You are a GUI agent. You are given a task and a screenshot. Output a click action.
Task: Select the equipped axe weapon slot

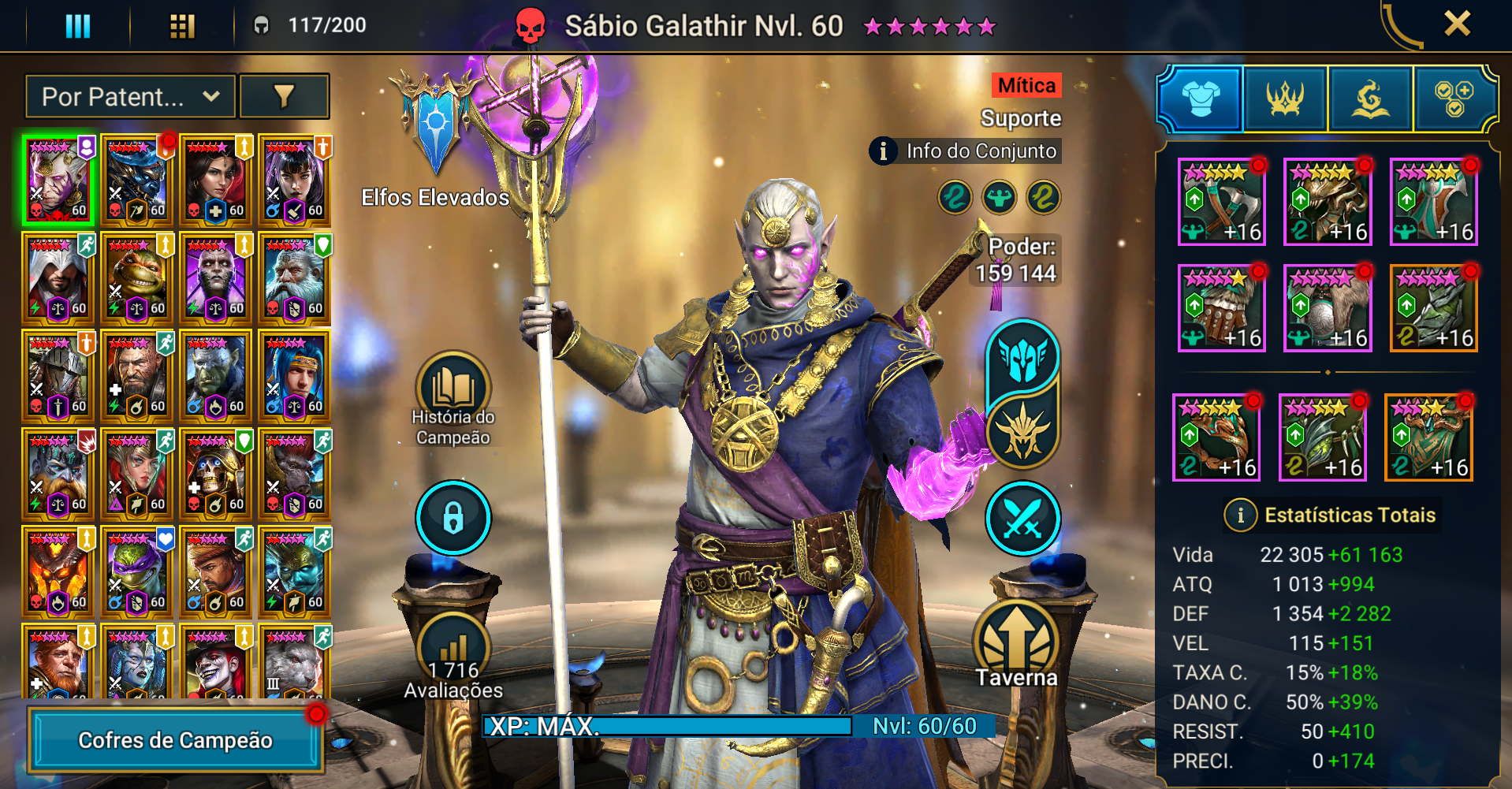coord(1221,202)
